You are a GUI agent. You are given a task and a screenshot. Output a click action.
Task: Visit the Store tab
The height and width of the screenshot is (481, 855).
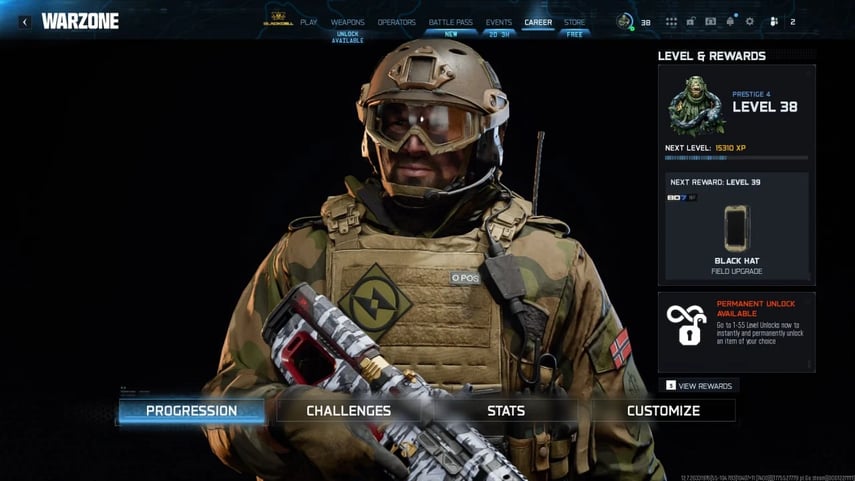[x=575, y=22]
